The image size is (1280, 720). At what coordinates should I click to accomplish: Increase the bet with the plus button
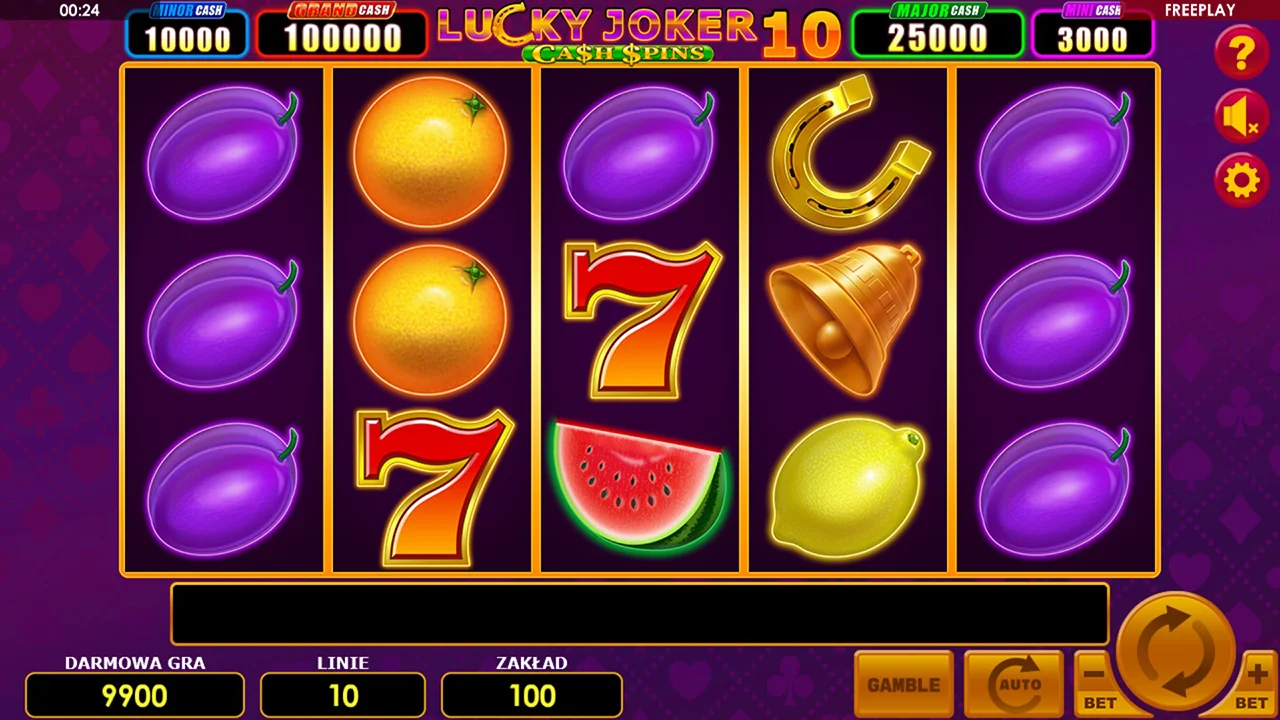(x=1256, y=684)
